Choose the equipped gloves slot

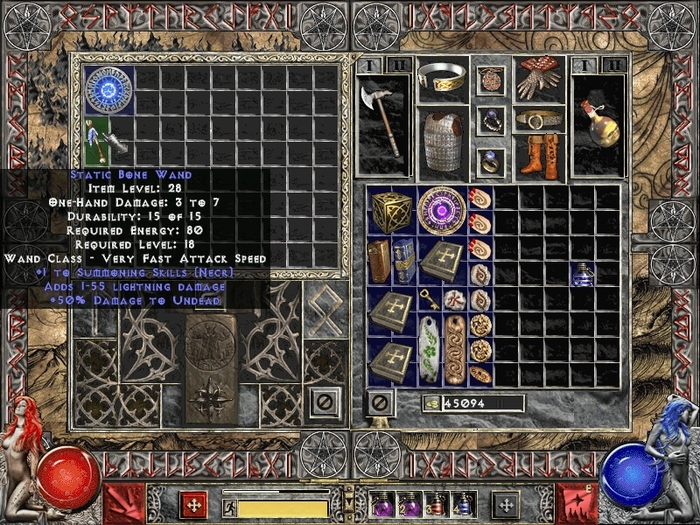pyautogui.click(x=537, y=80)
